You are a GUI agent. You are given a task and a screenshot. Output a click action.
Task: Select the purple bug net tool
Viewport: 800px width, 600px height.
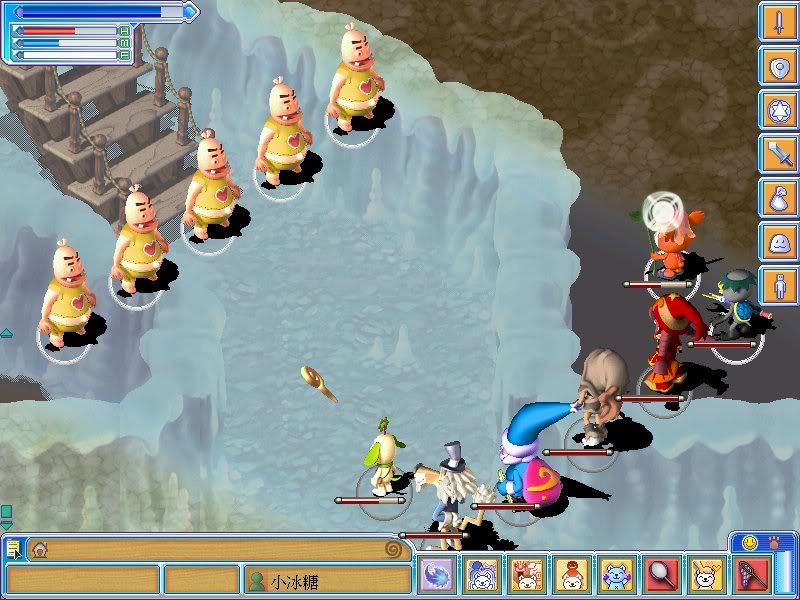(751, 575)
